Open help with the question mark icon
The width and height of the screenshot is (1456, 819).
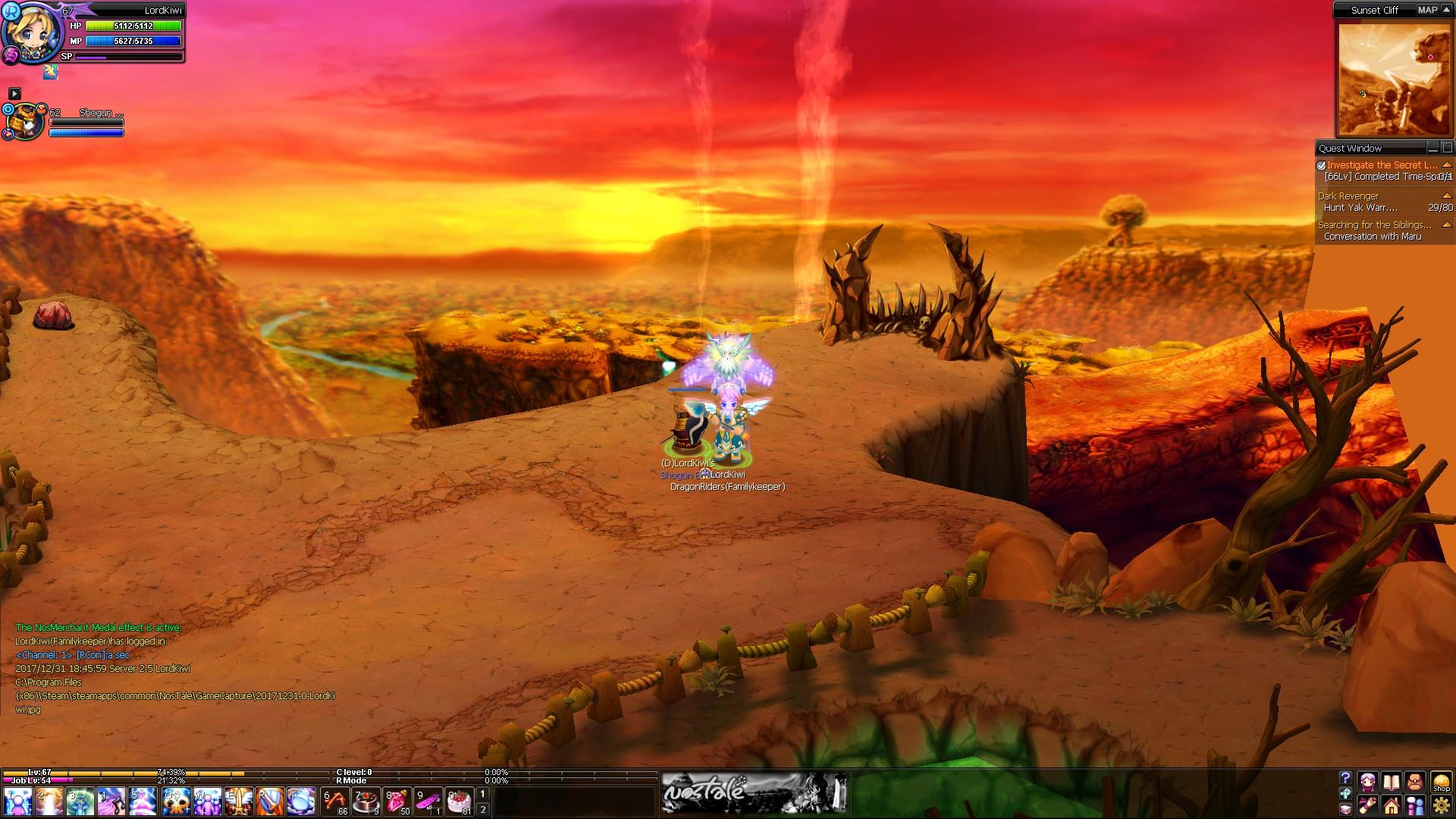point(1345,778)
